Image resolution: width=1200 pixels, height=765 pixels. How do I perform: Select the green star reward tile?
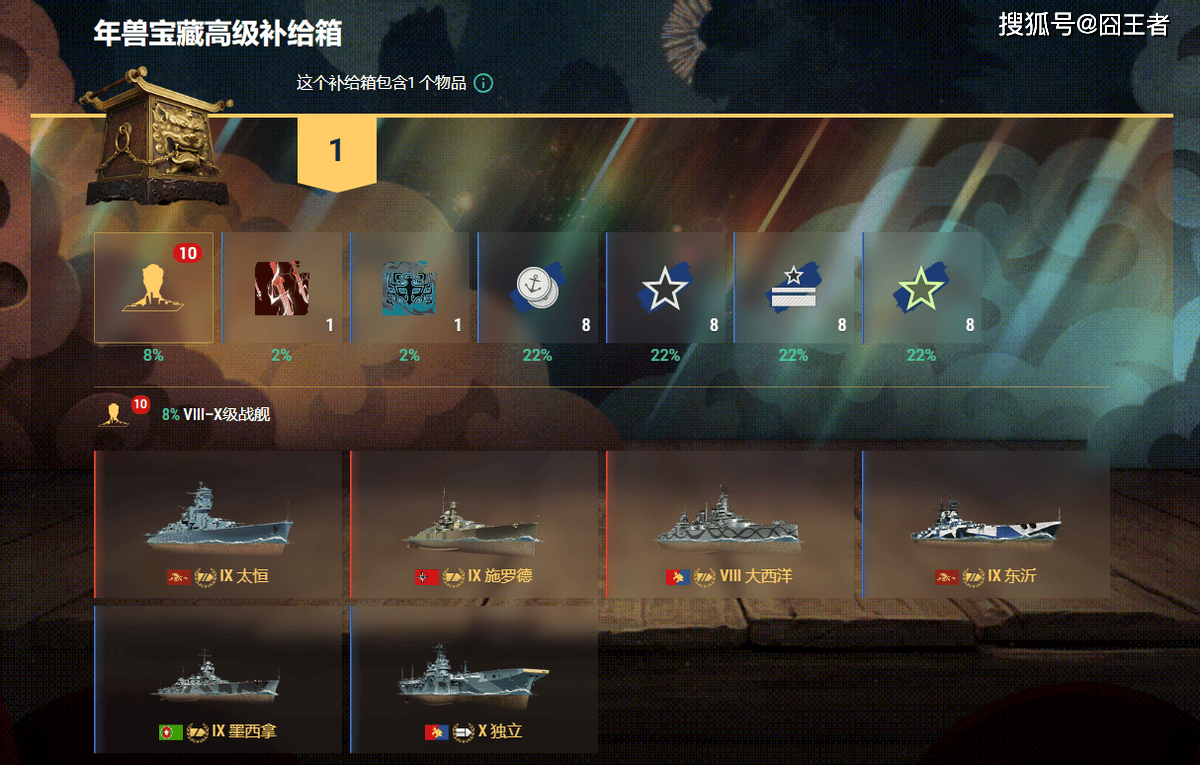(922, 288)
